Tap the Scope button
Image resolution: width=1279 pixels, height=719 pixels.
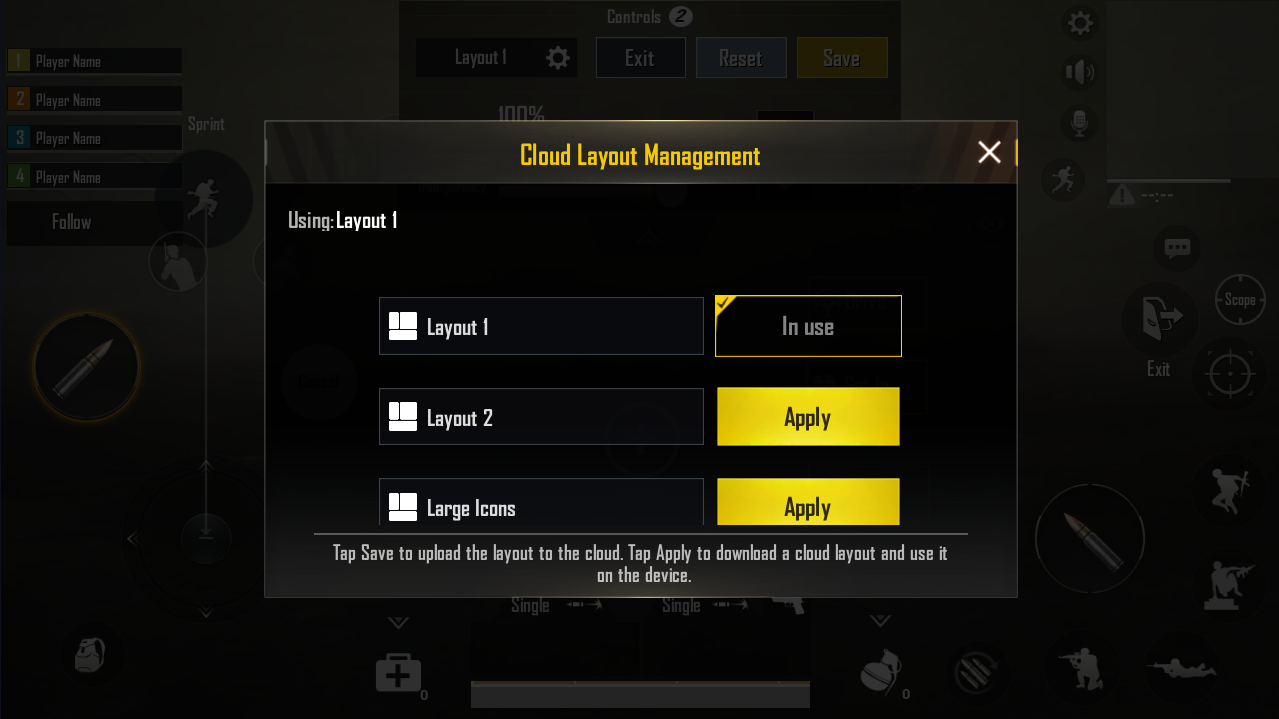(1239, 300)
